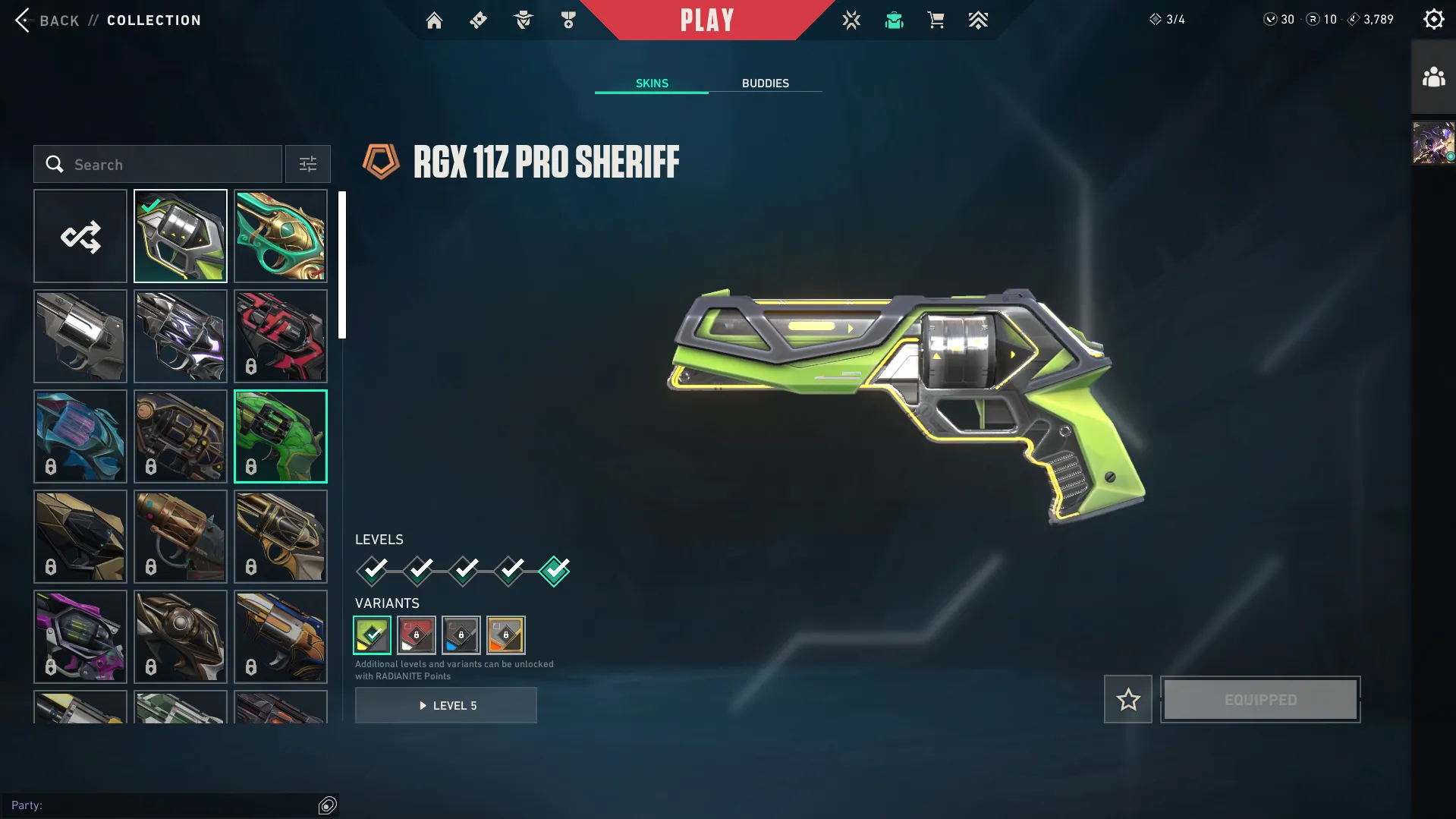1456x819 pixels.
Task: Select the default silver Sheriff skin
Action: pos(80,336)
